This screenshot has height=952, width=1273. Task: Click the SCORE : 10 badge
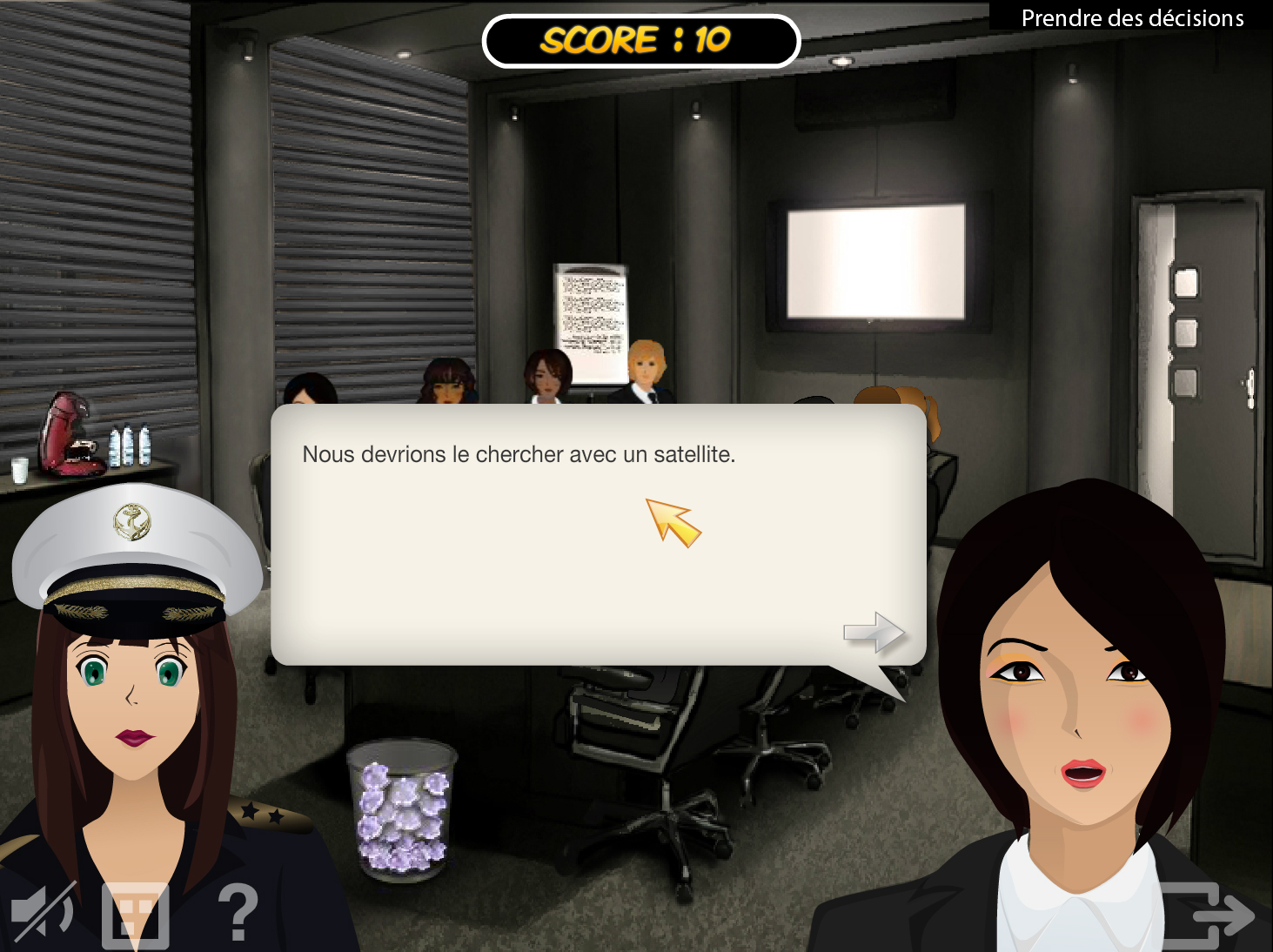point(641,41)
